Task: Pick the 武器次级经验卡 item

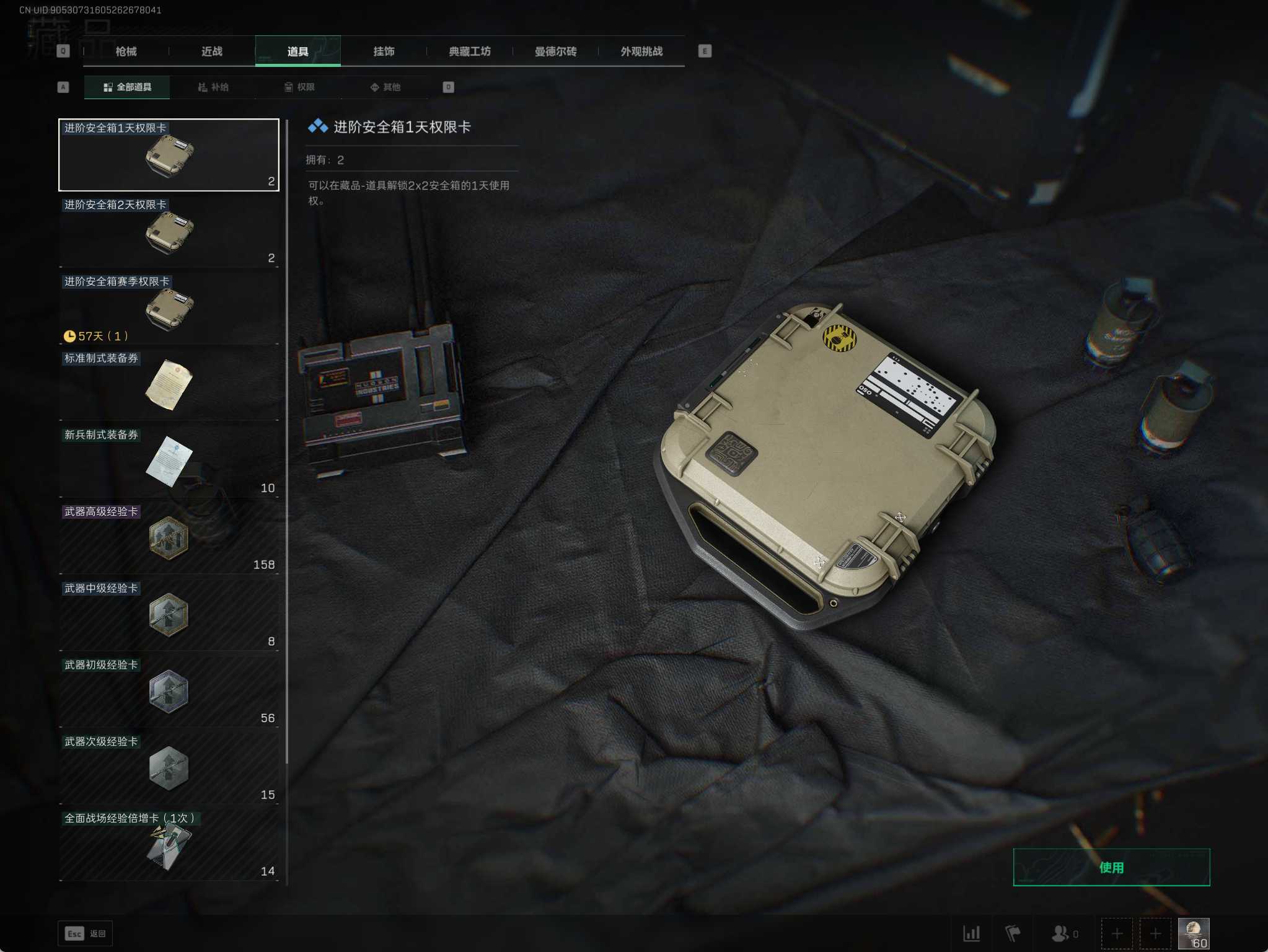Action: pos(169,769)
